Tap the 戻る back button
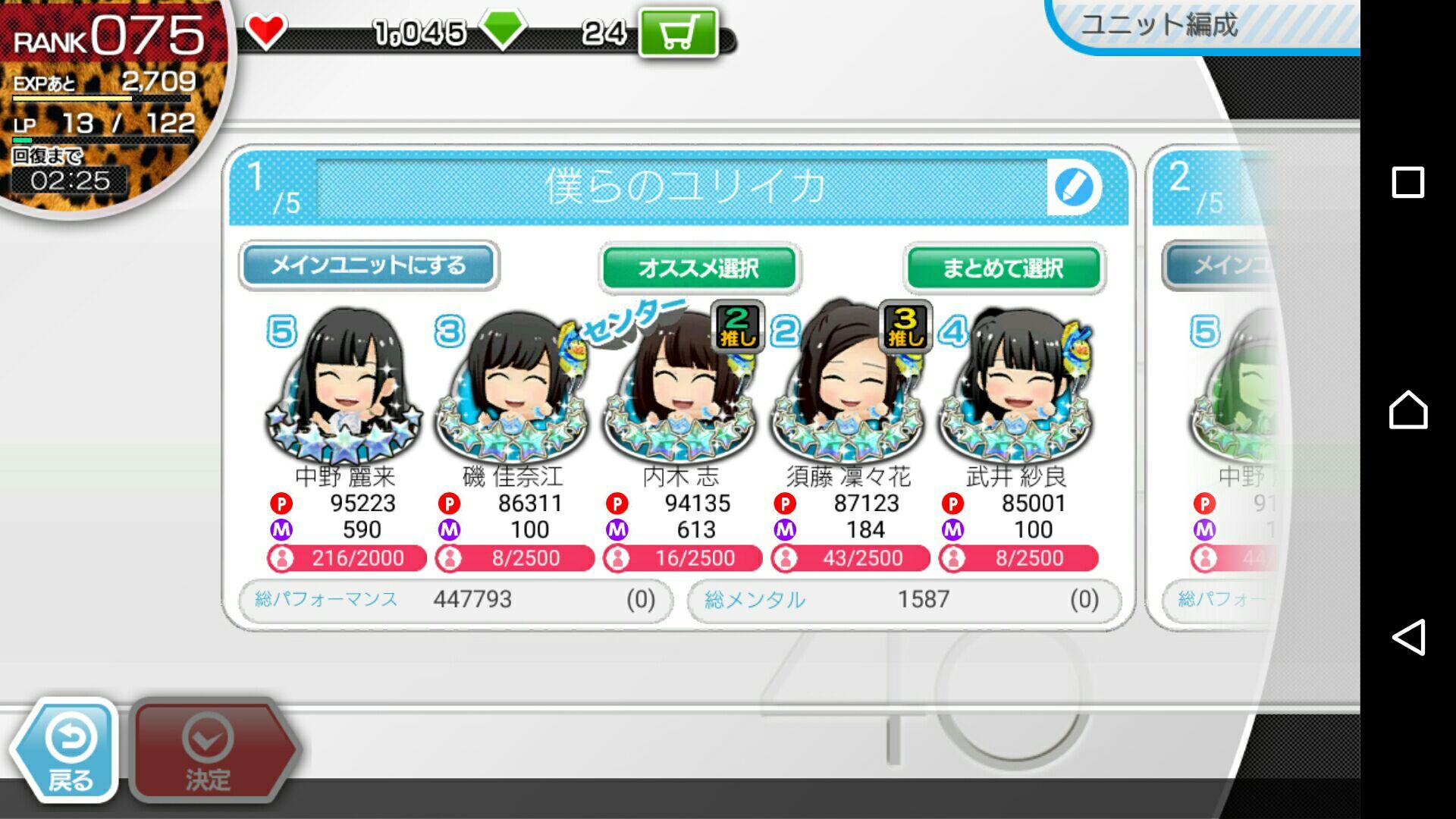 click(67, 751)
